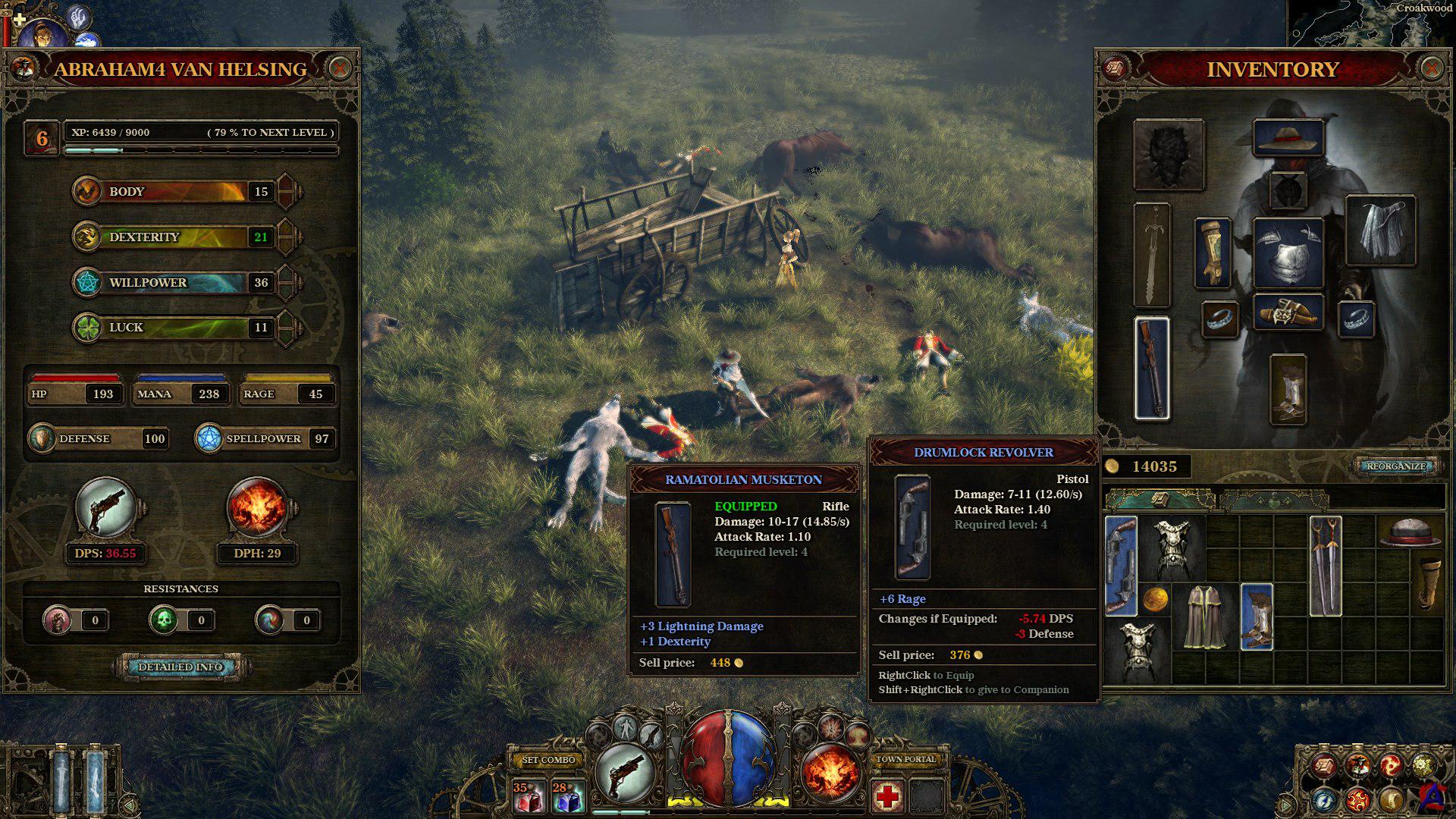
Task: Select the equipped grey cape slot
Action: tap(1380, 231)
